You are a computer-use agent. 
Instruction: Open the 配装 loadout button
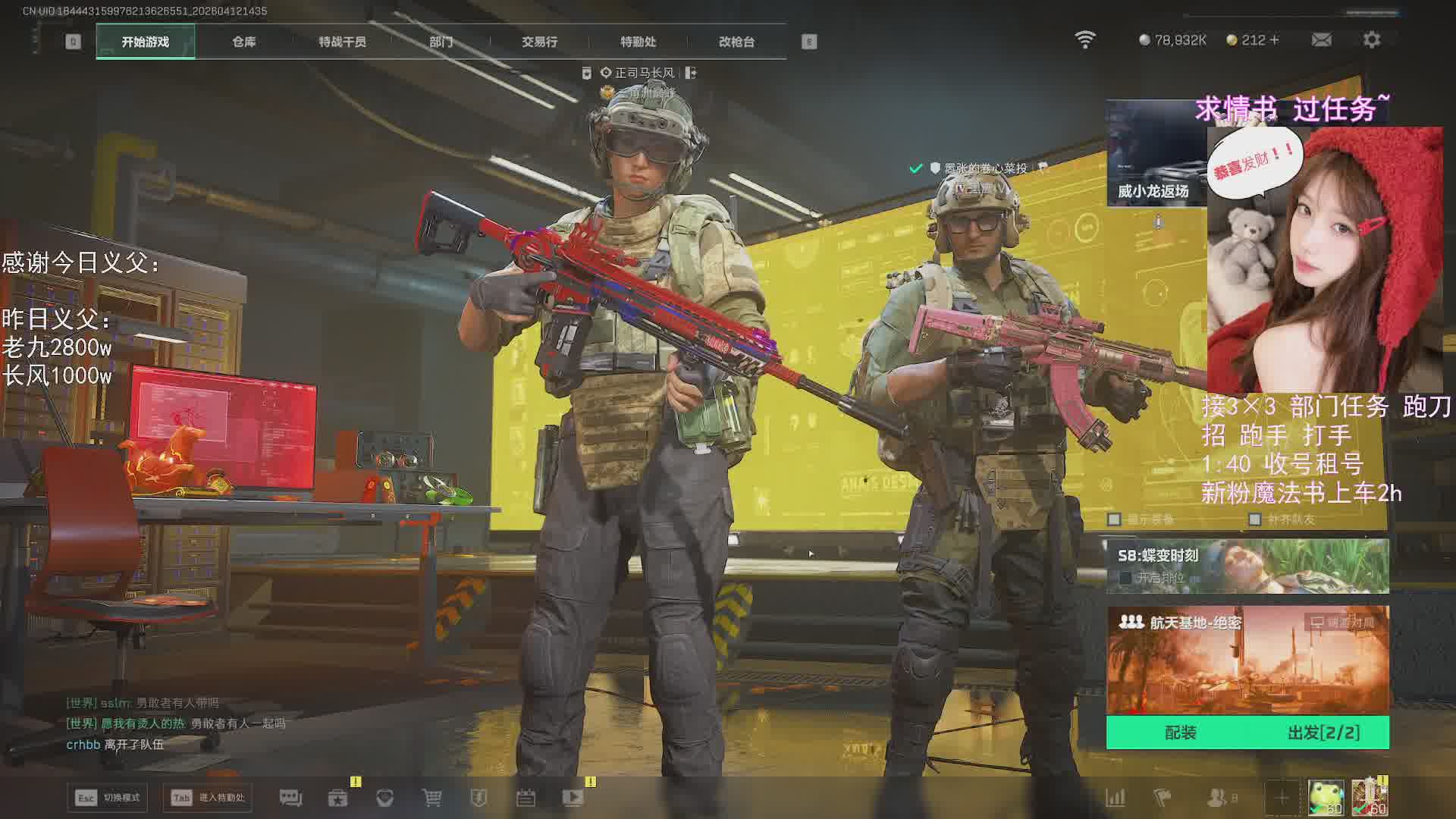pyautogui.click(x=1180, y=733)
